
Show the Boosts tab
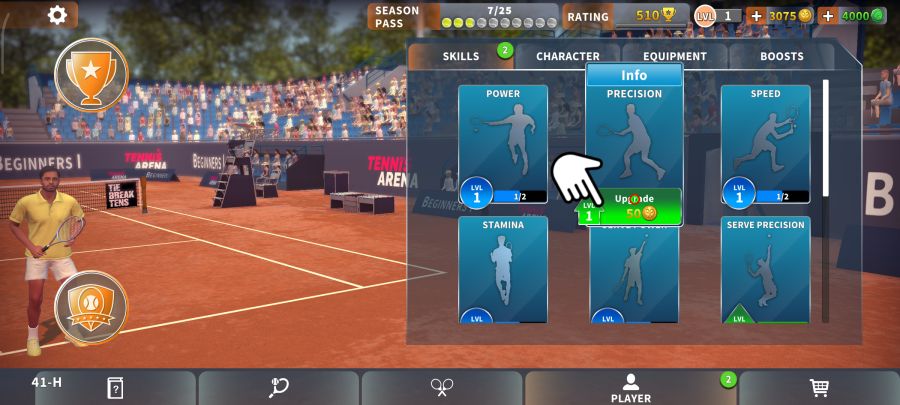pos(781,57)
